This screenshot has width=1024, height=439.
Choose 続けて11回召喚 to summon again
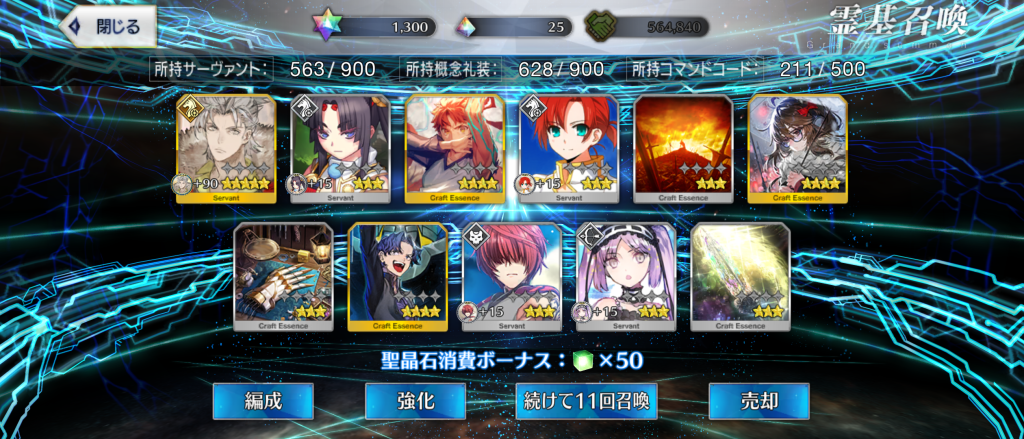click(587, 401)
